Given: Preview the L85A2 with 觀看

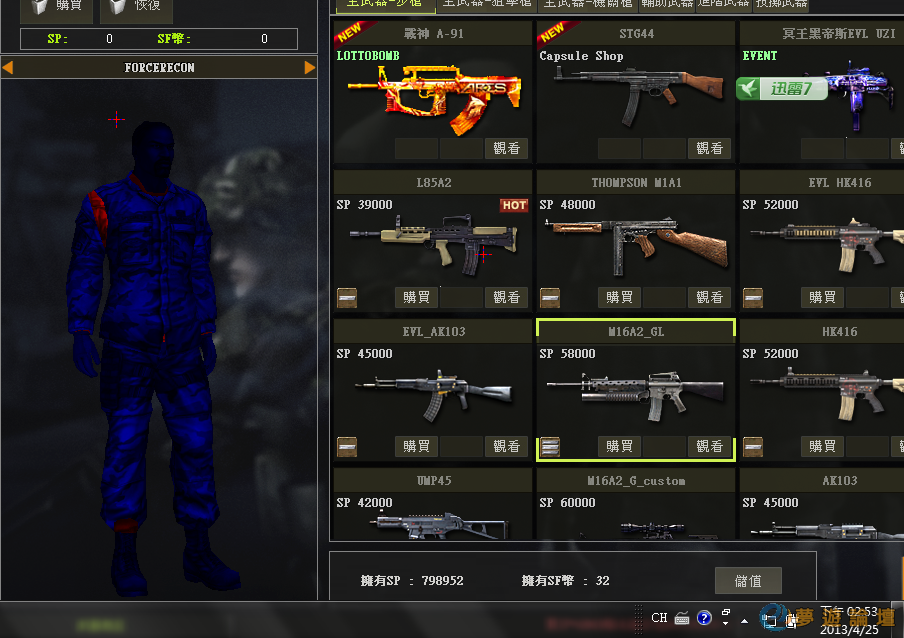Looking at the screenshot, I should (507, 297).
